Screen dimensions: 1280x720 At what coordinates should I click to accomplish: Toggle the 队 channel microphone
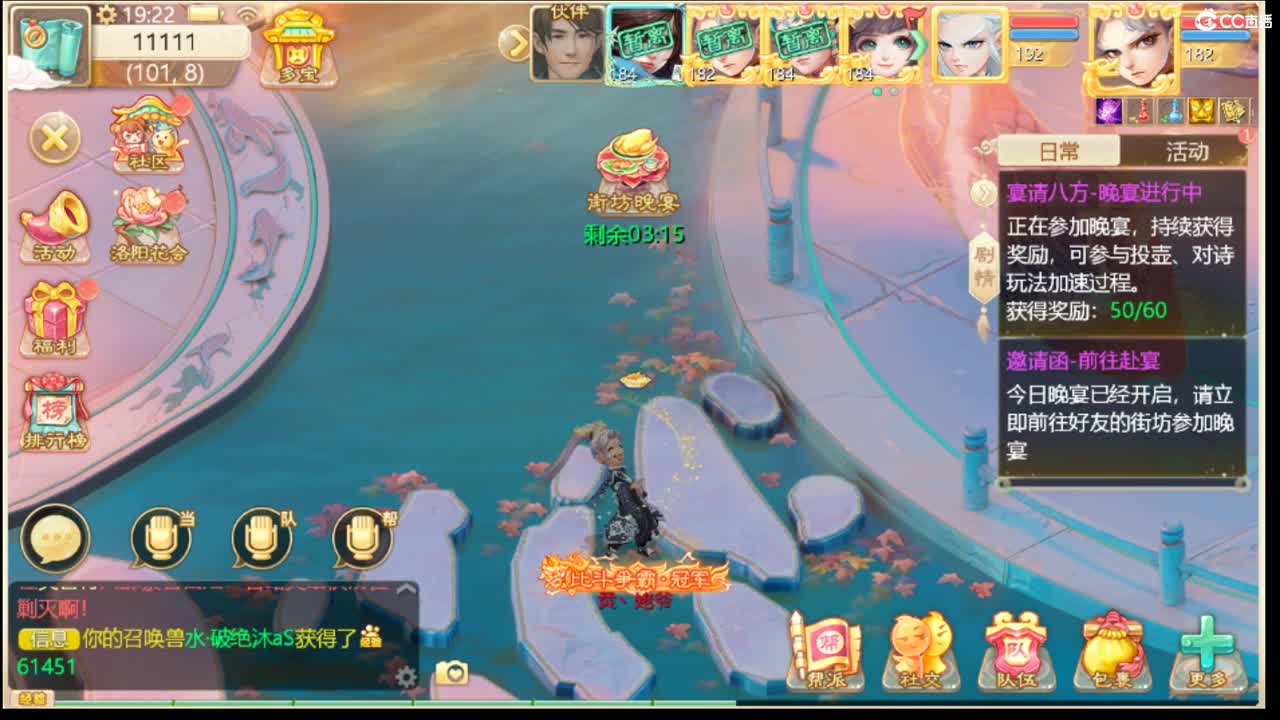tap(260, 535)
